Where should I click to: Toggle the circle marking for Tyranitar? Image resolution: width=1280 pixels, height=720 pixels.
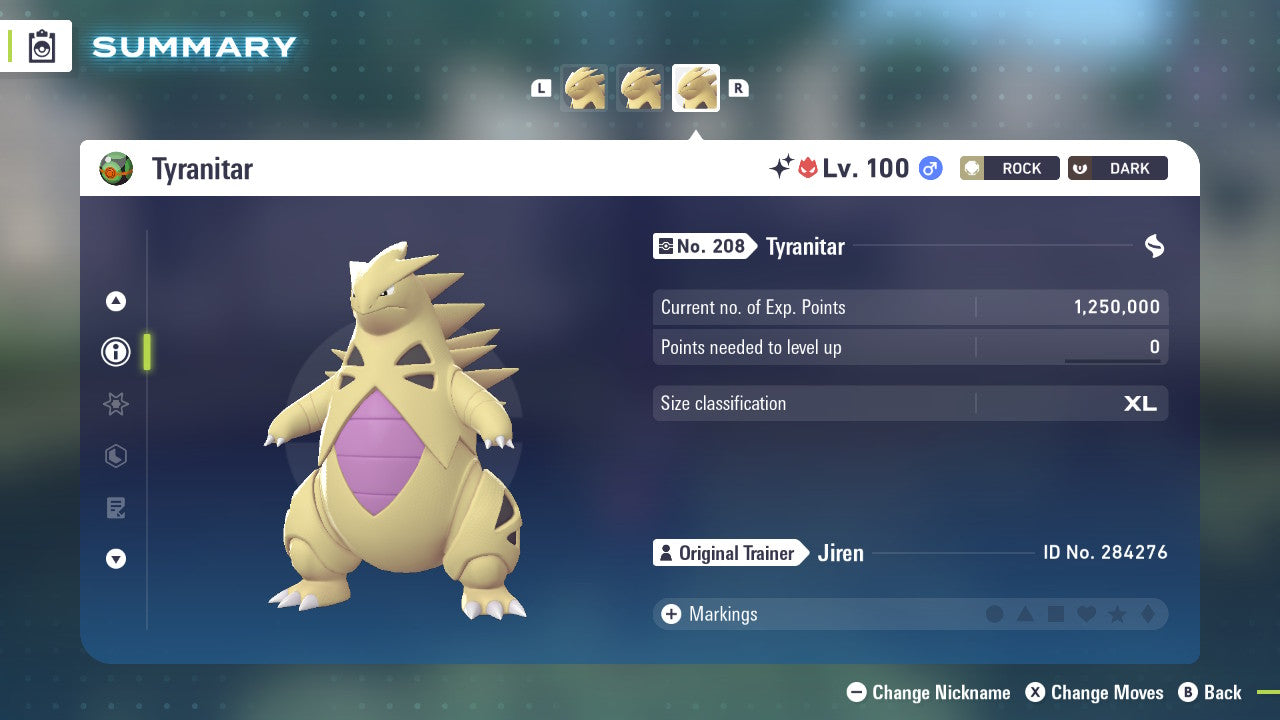[995, 614]
